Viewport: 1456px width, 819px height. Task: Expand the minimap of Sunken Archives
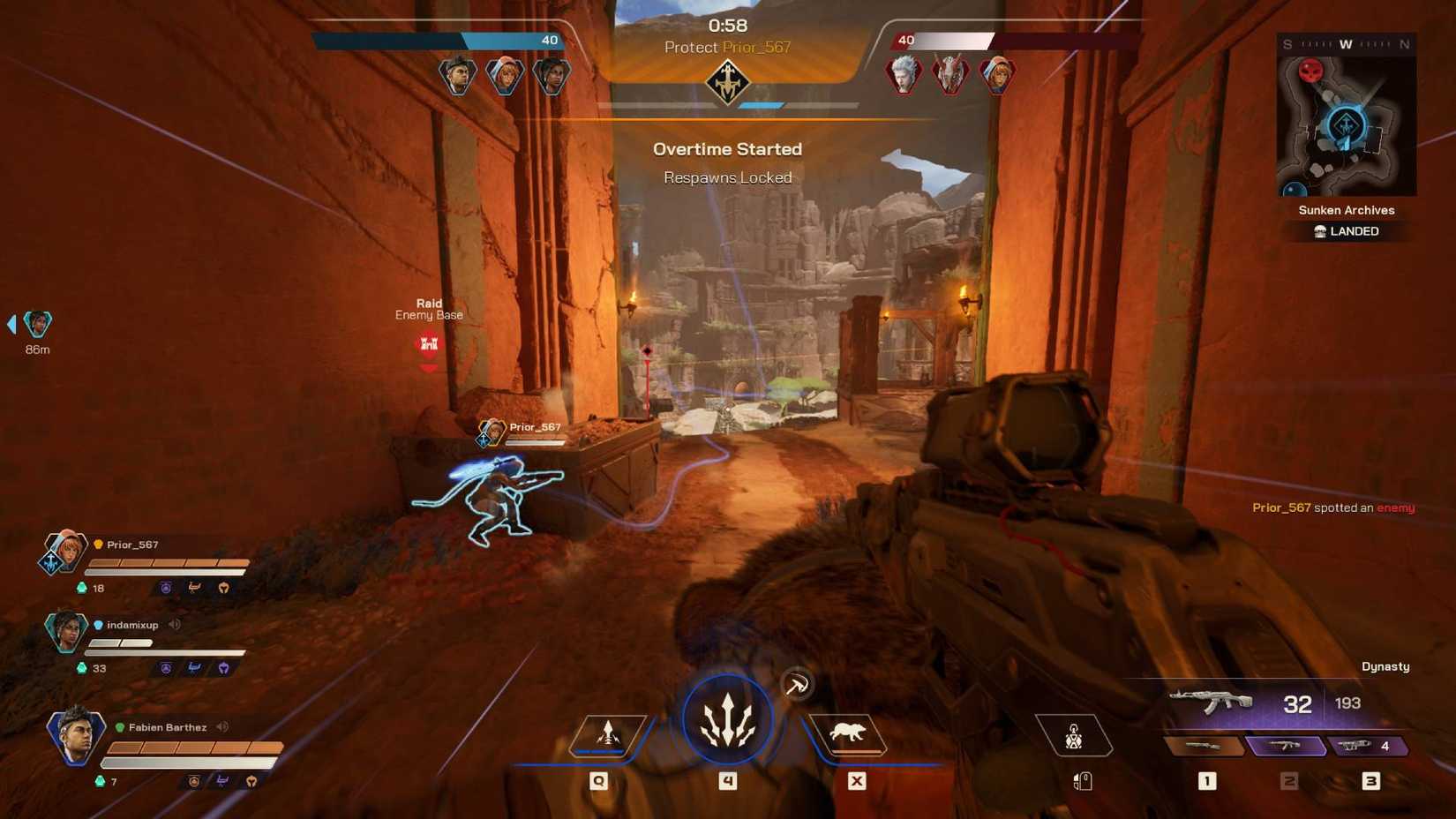(1346, 124)
